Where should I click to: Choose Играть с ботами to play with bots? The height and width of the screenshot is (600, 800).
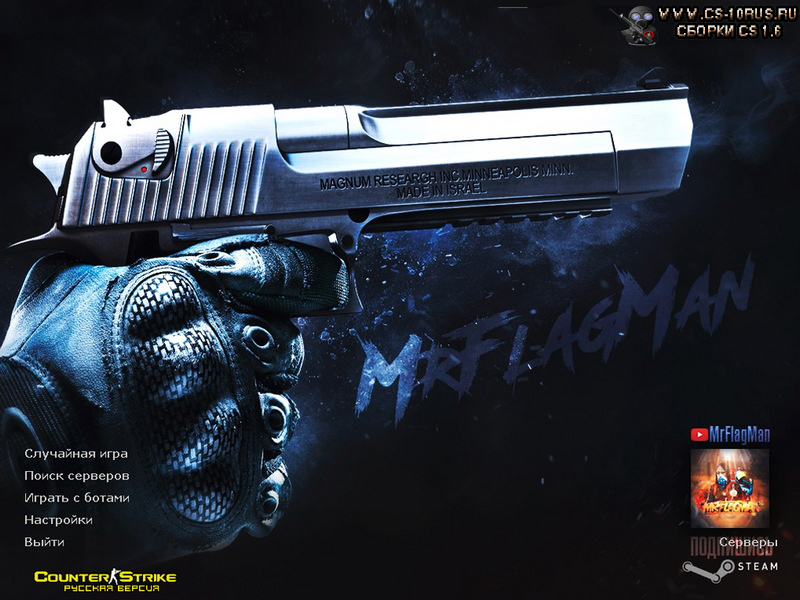(x=76, y=497)
